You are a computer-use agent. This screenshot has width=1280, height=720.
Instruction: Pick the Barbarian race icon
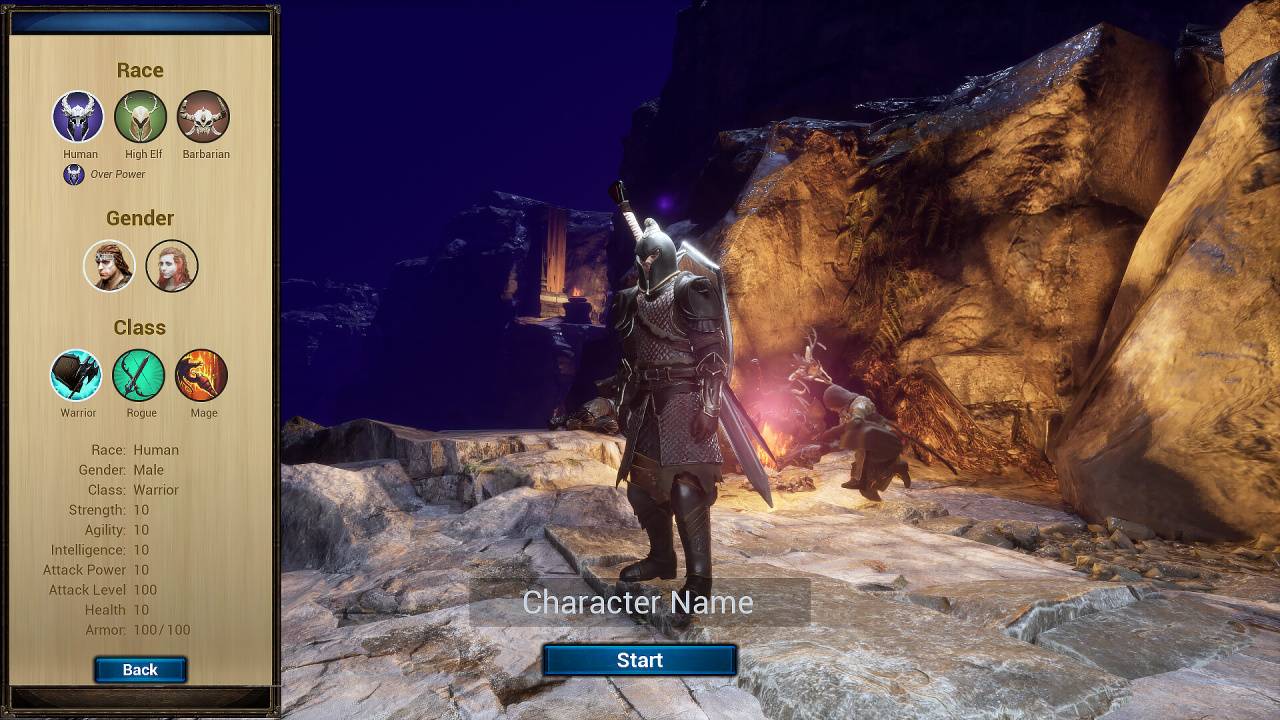click(x=204, y=117)
